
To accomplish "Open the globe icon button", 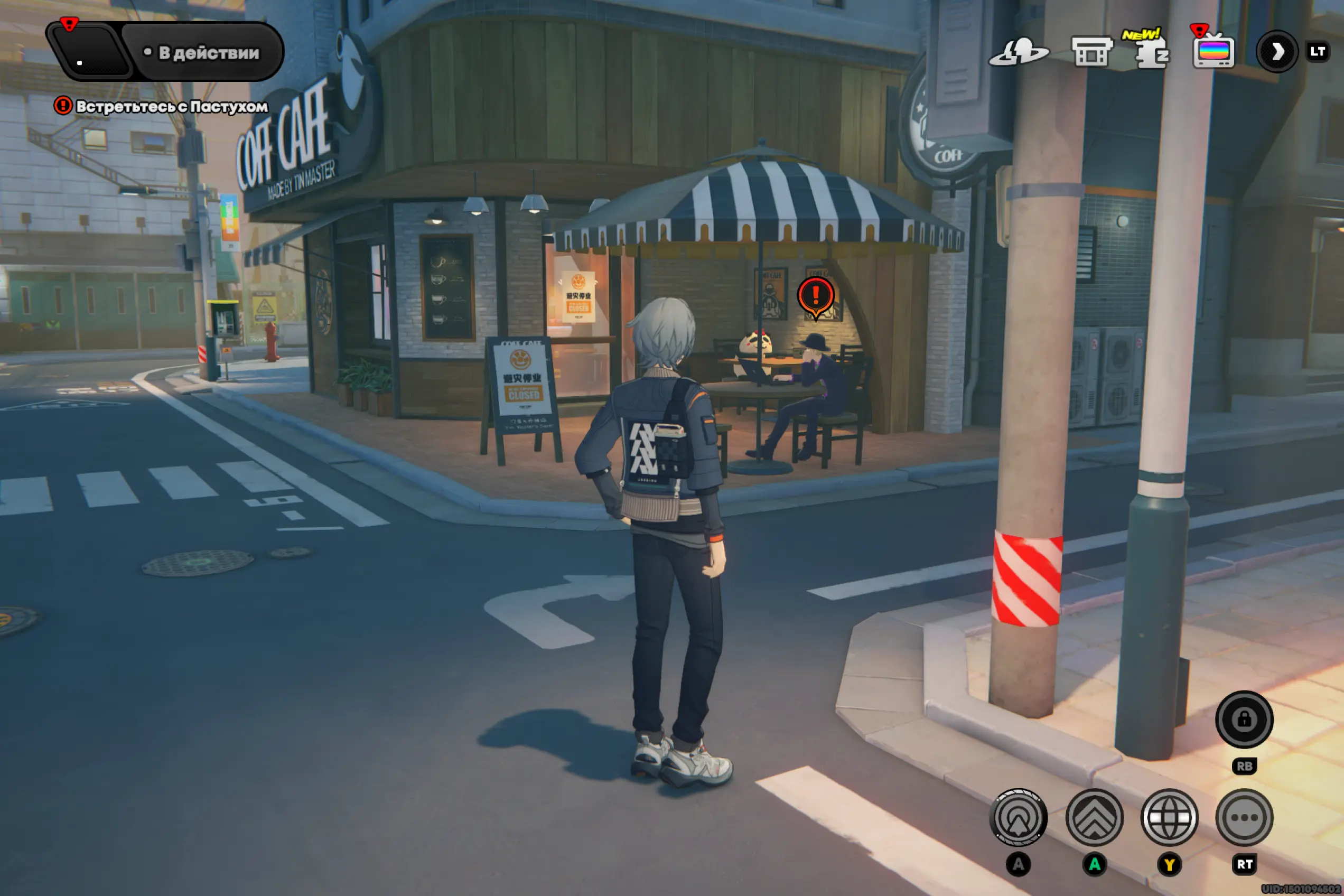I will click(1169, 818).
